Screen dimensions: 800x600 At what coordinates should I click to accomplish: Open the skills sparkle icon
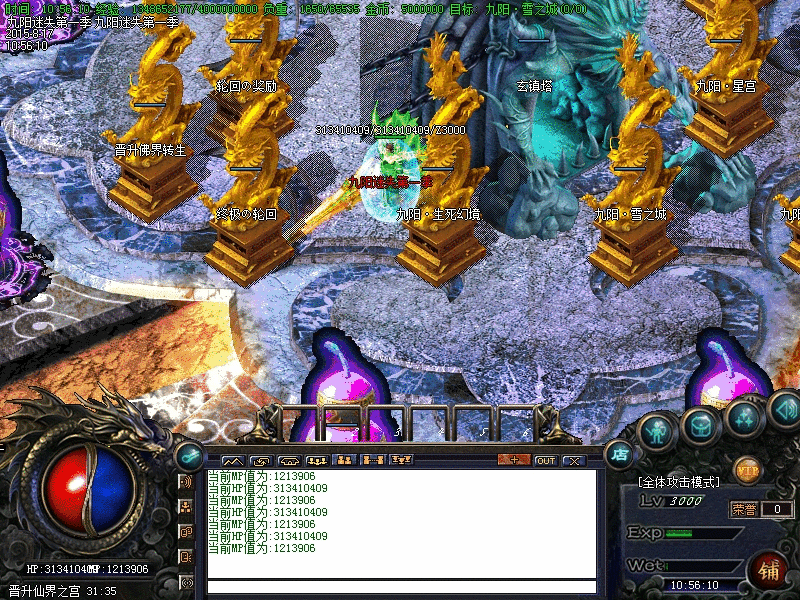point(744,417)
